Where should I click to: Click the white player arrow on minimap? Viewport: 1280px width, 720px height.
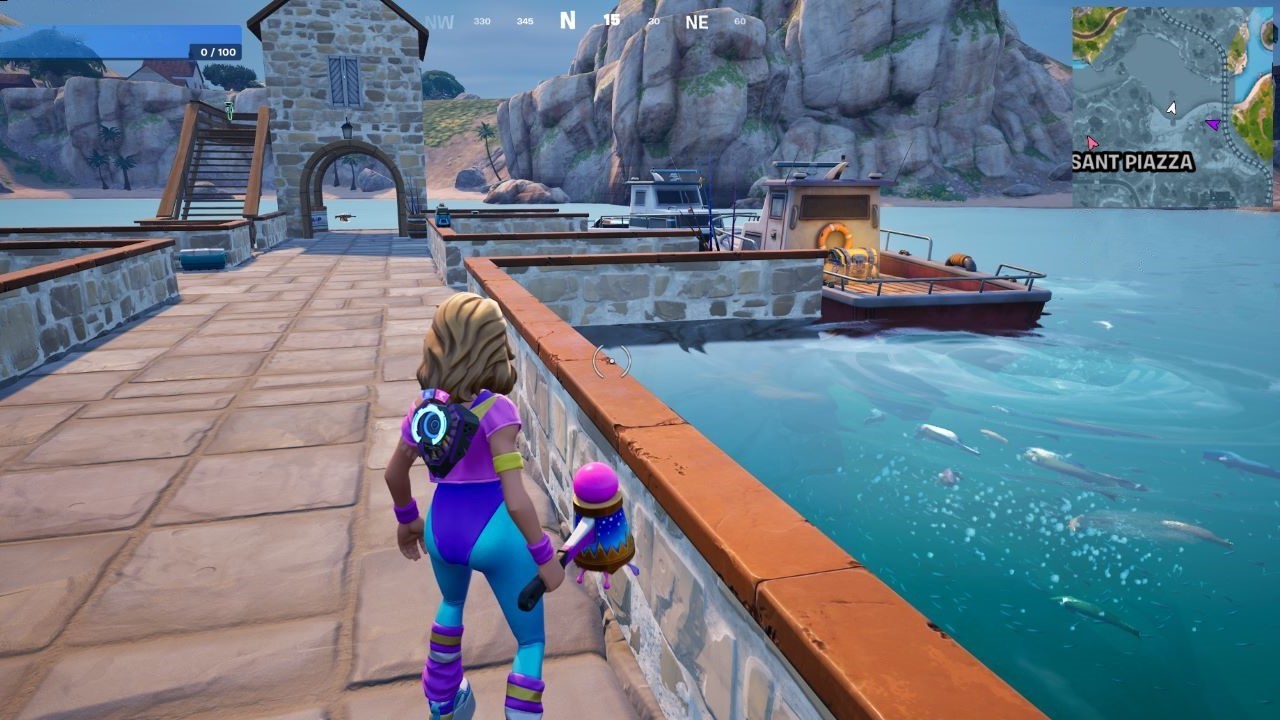click(1172, 106)
